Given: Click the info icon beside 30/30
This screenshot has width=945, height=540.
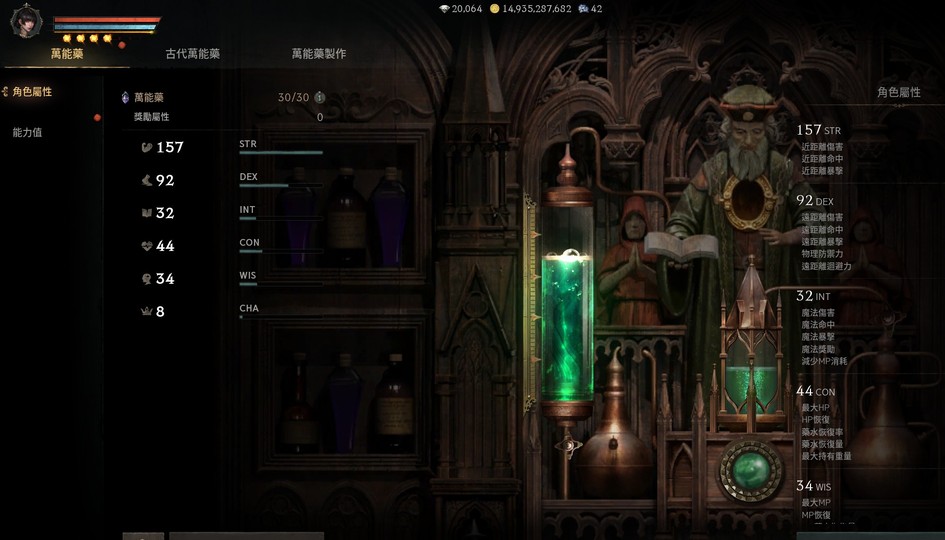Looking at the screenshot, I should click(319, 98).
